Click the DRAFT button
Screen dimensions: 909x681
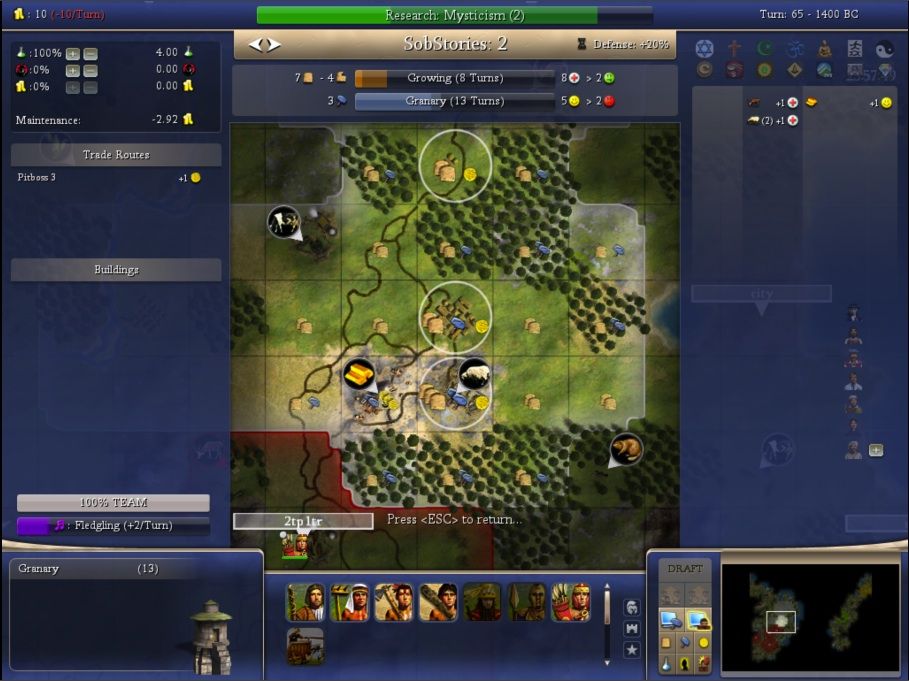[x=685, y=568]
